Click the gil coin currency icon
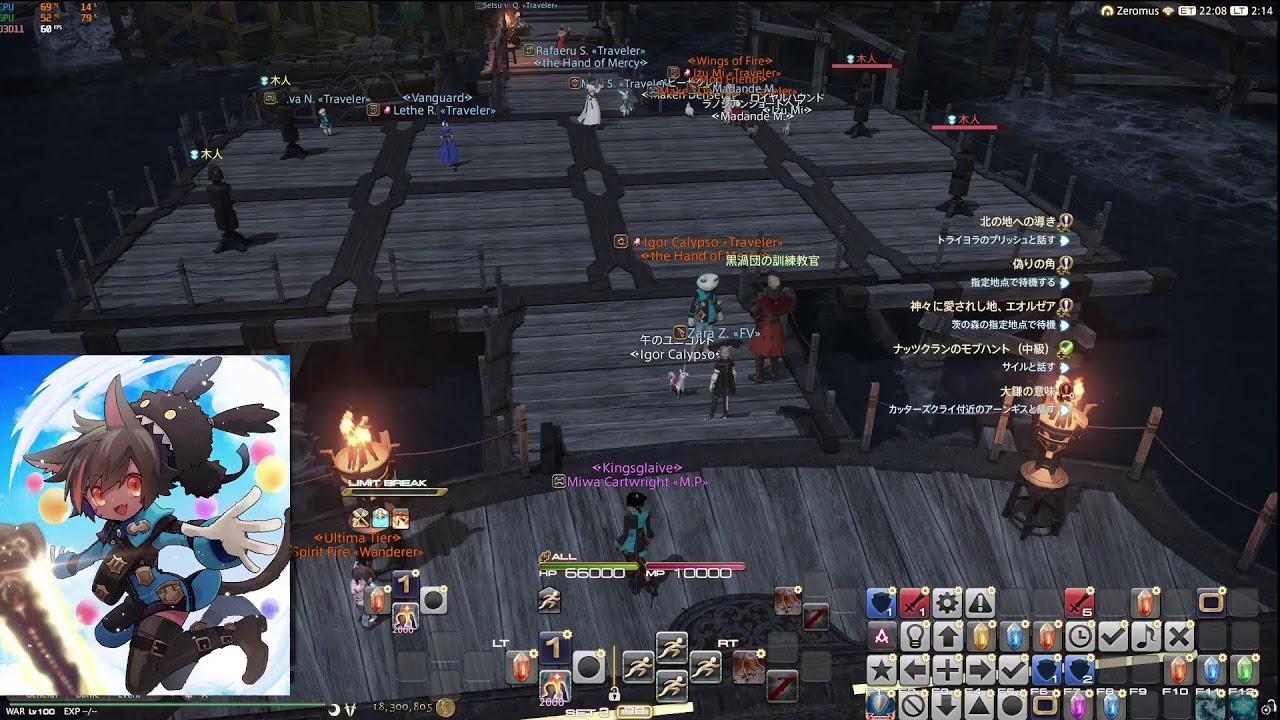The width and height of the screenshot is (1280, 720). (446, 707)
